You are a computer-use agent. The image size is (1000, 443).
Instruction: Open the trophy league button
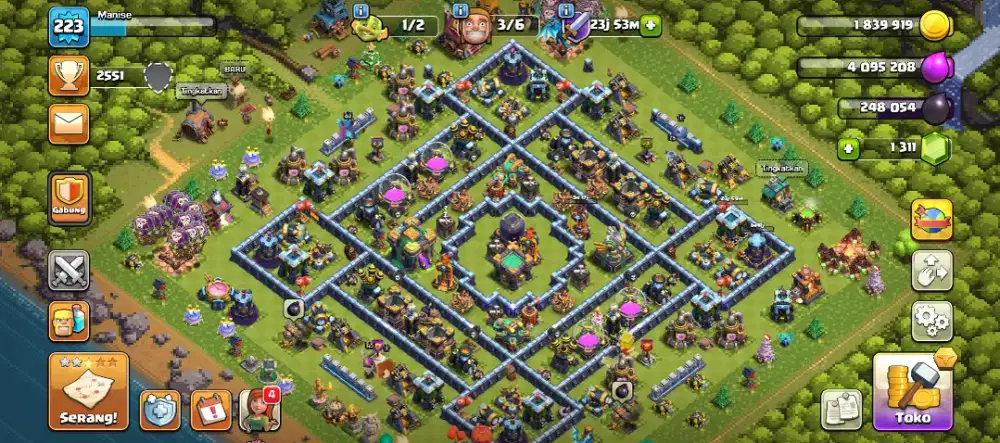tap(68, 76)
